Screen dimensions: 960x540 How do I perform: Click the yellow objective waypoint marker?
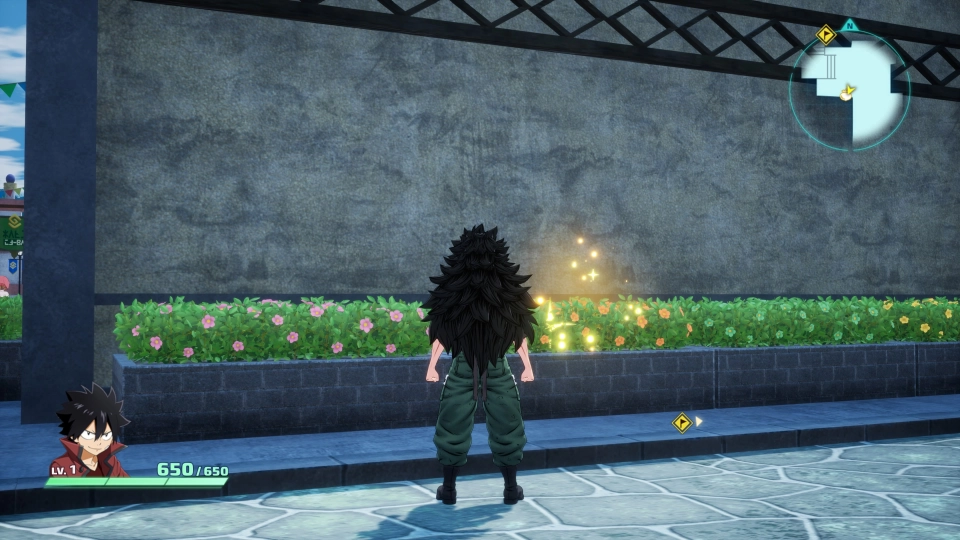pyautogui.click(x=682, y=423)
